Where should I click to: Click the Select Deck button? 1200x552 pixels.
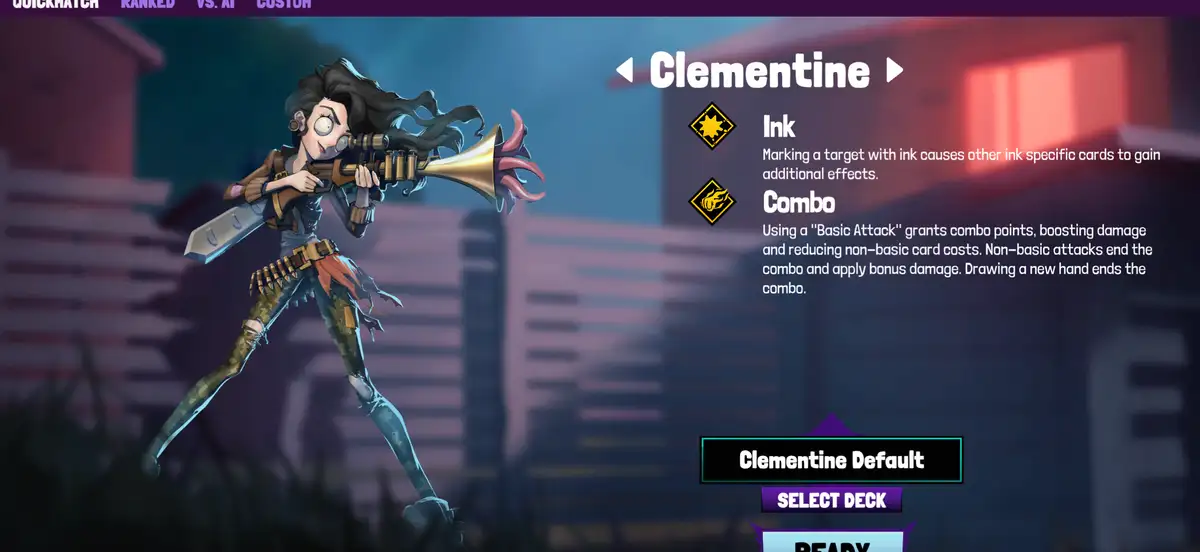point(831,500)
